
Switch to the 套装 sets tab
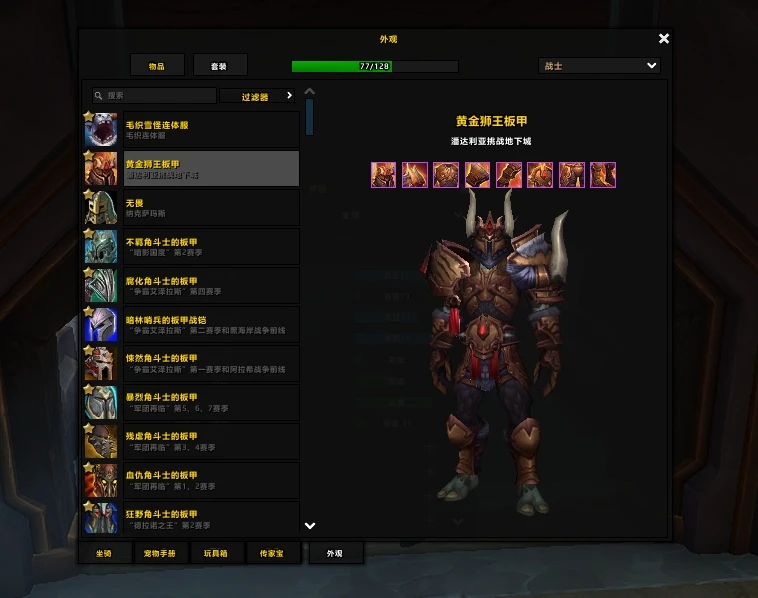[x=219, y=66]
